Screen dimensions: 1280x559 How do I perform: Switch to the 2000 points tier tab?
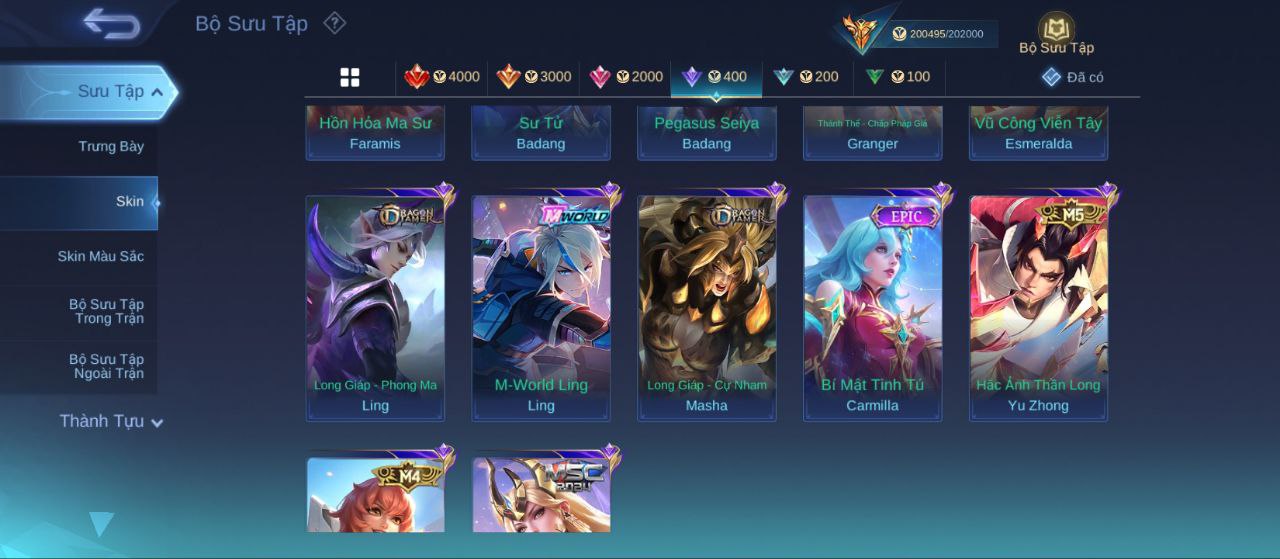(626, 77)
